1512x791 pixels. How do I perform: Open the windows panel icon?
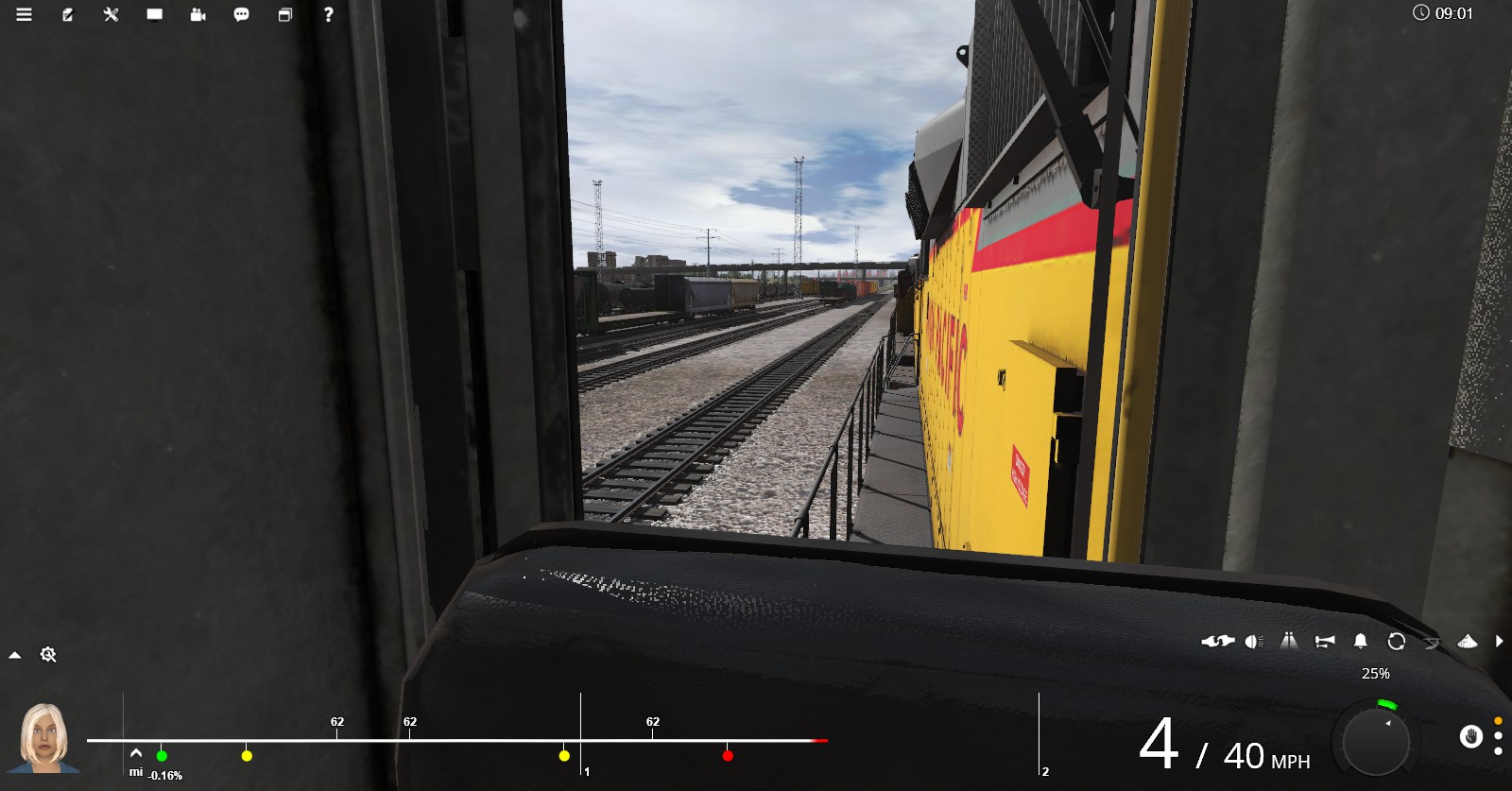(x=285, y=14)
